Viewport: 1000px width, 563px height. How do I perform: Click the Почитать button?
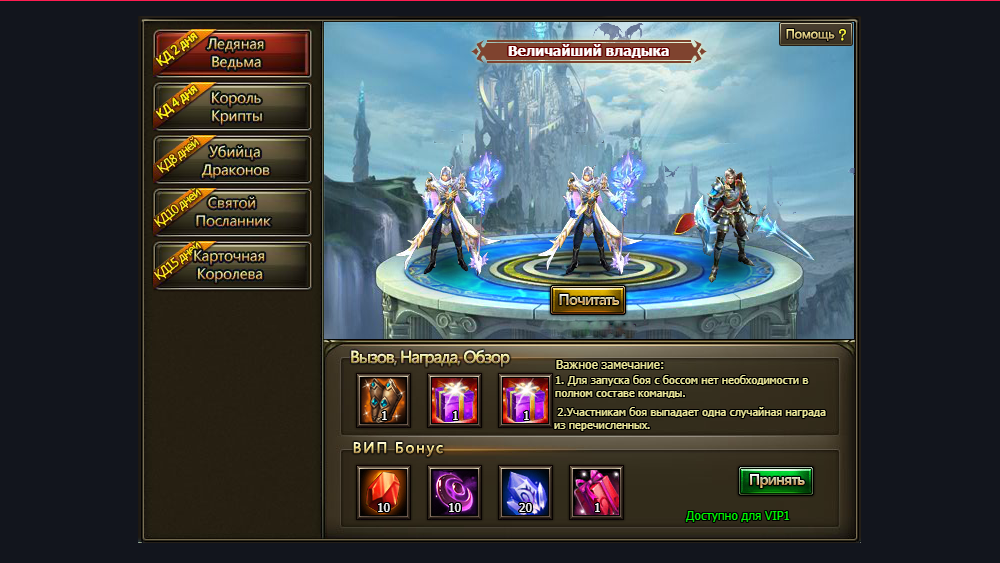[x=588, y=300]
